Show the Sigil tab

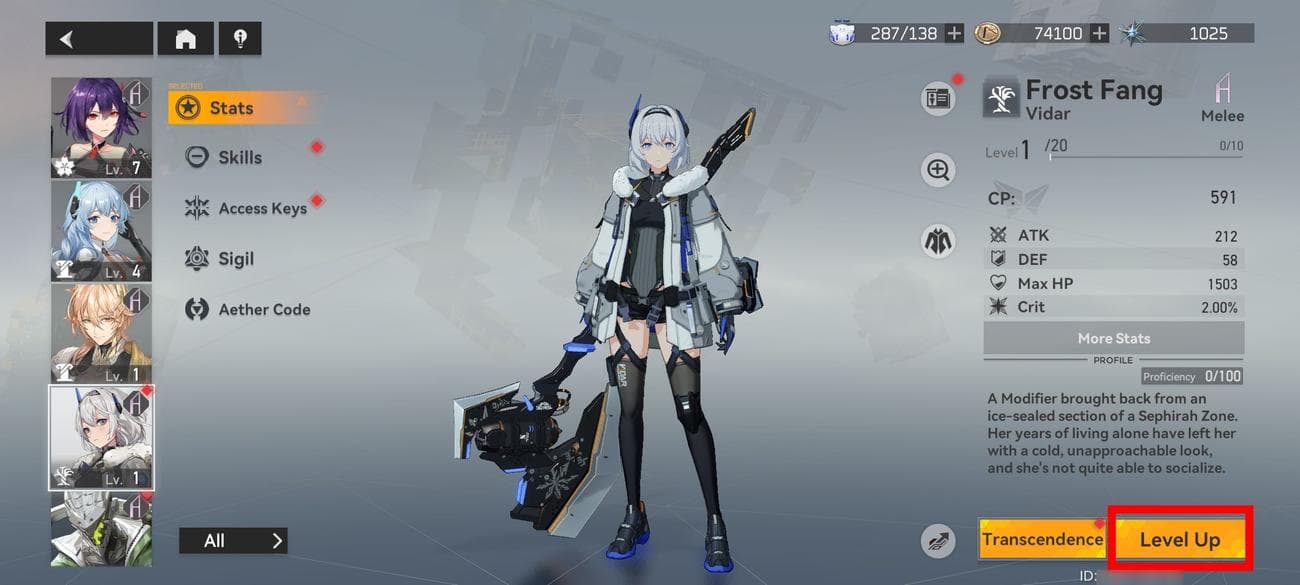(236, 259)
